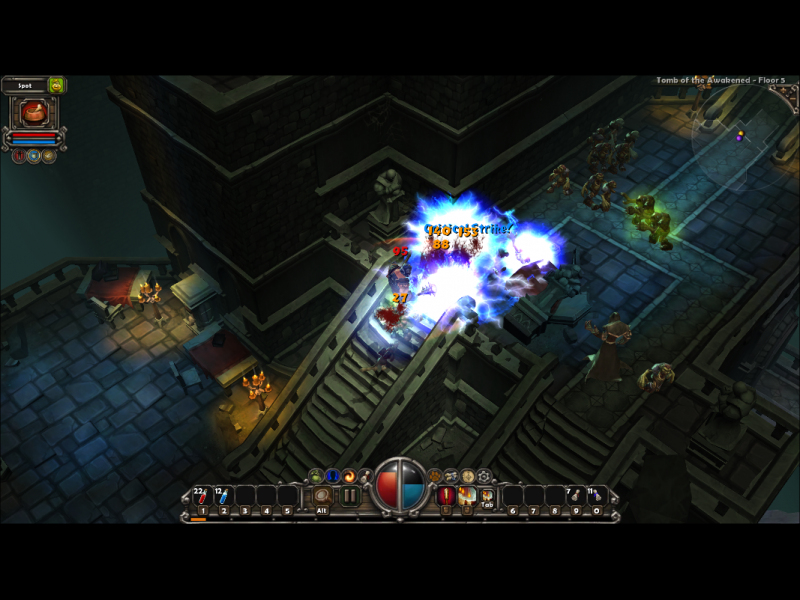This screenshot has width=800, height=600.
Task: Open the green pet bag icon
Action: coord(317,476)
